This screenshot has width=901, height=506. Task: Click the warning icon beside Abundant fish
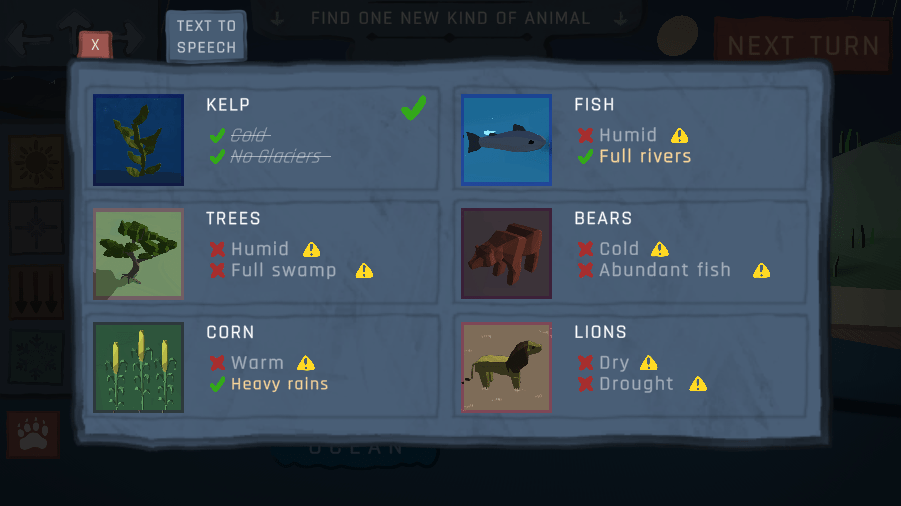pos(761,271)
